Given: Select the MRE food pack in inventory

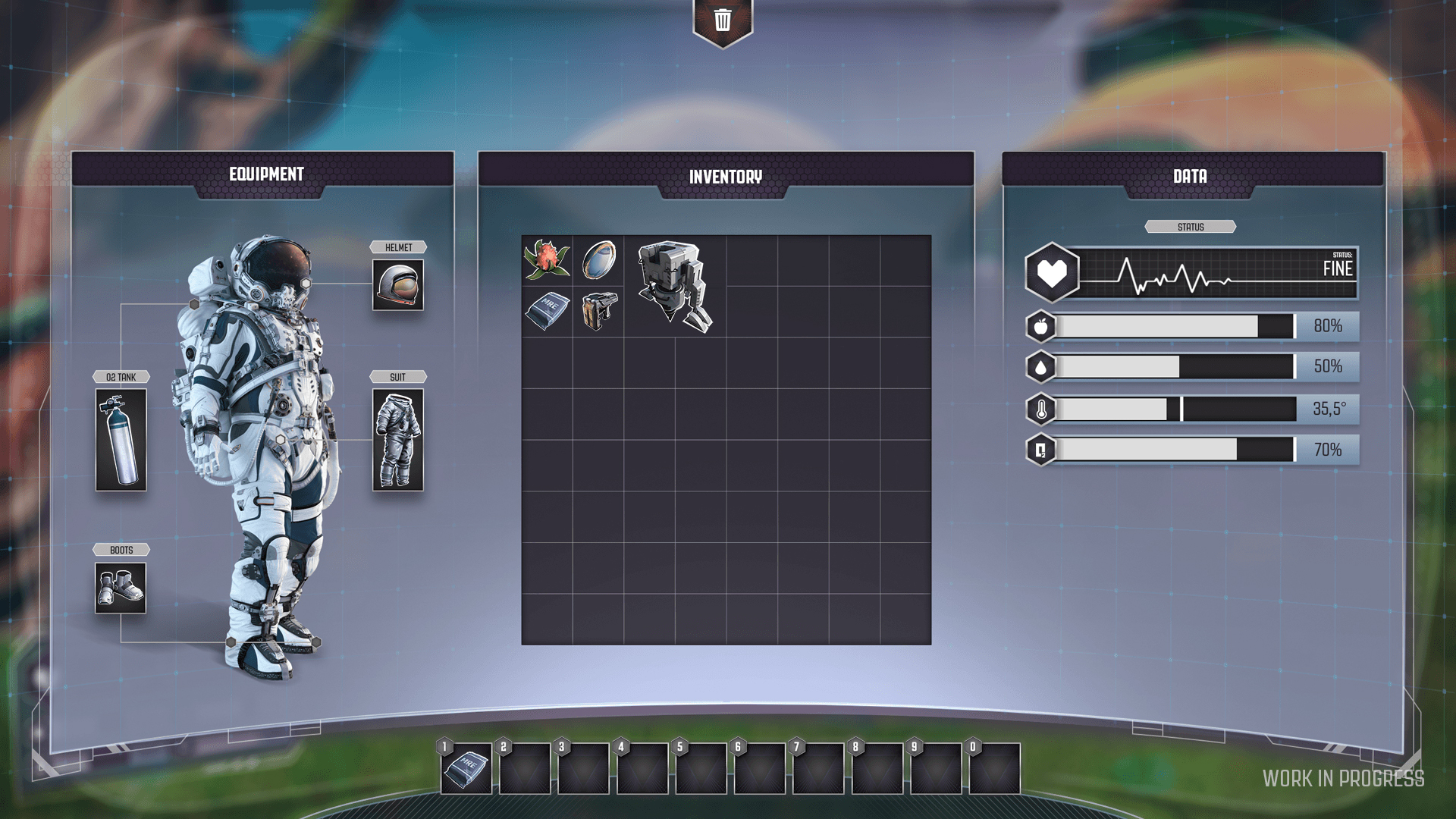Looking at the screenshot, I should tap(547, 311).
